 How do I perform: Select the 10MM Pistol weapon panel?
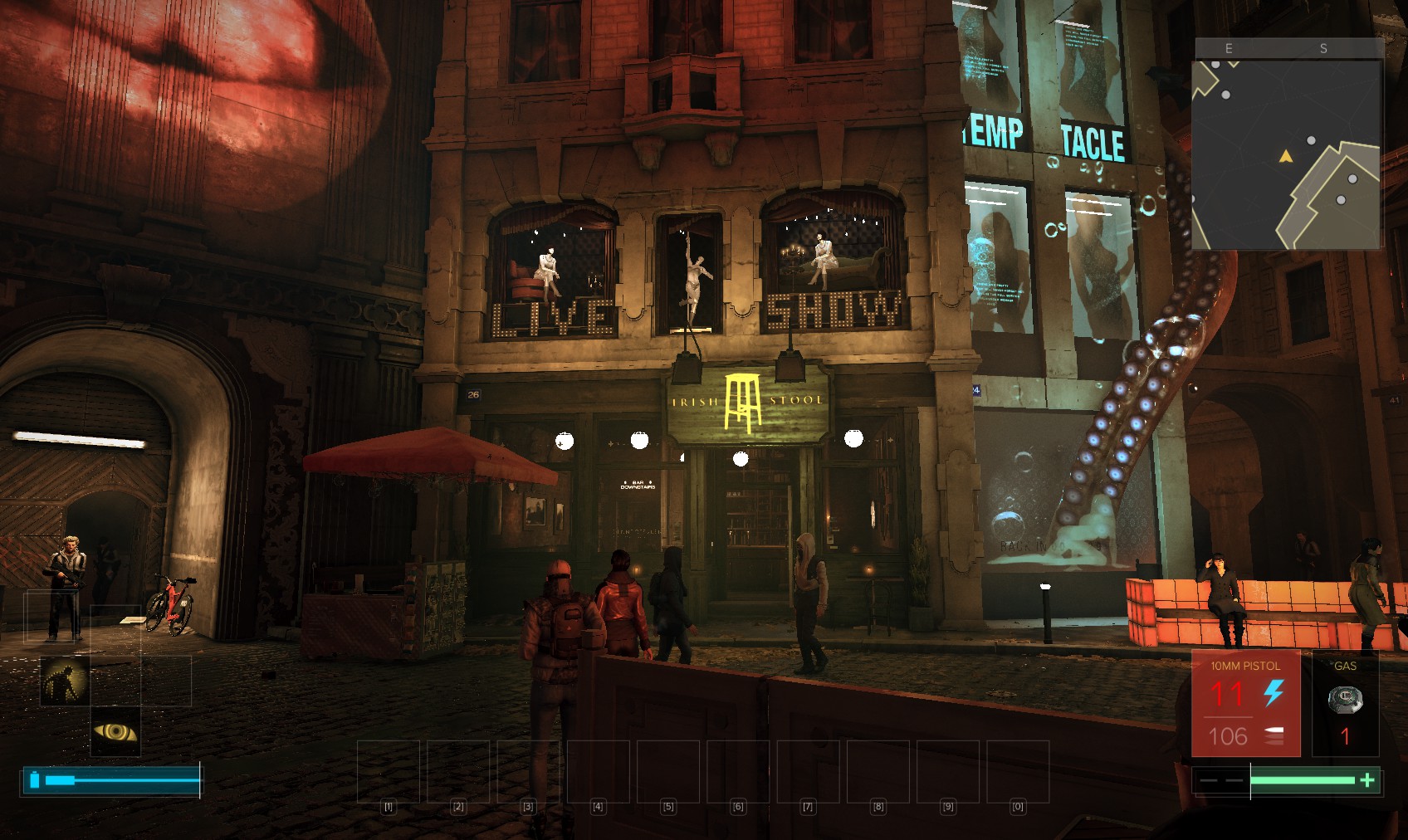1244,704
